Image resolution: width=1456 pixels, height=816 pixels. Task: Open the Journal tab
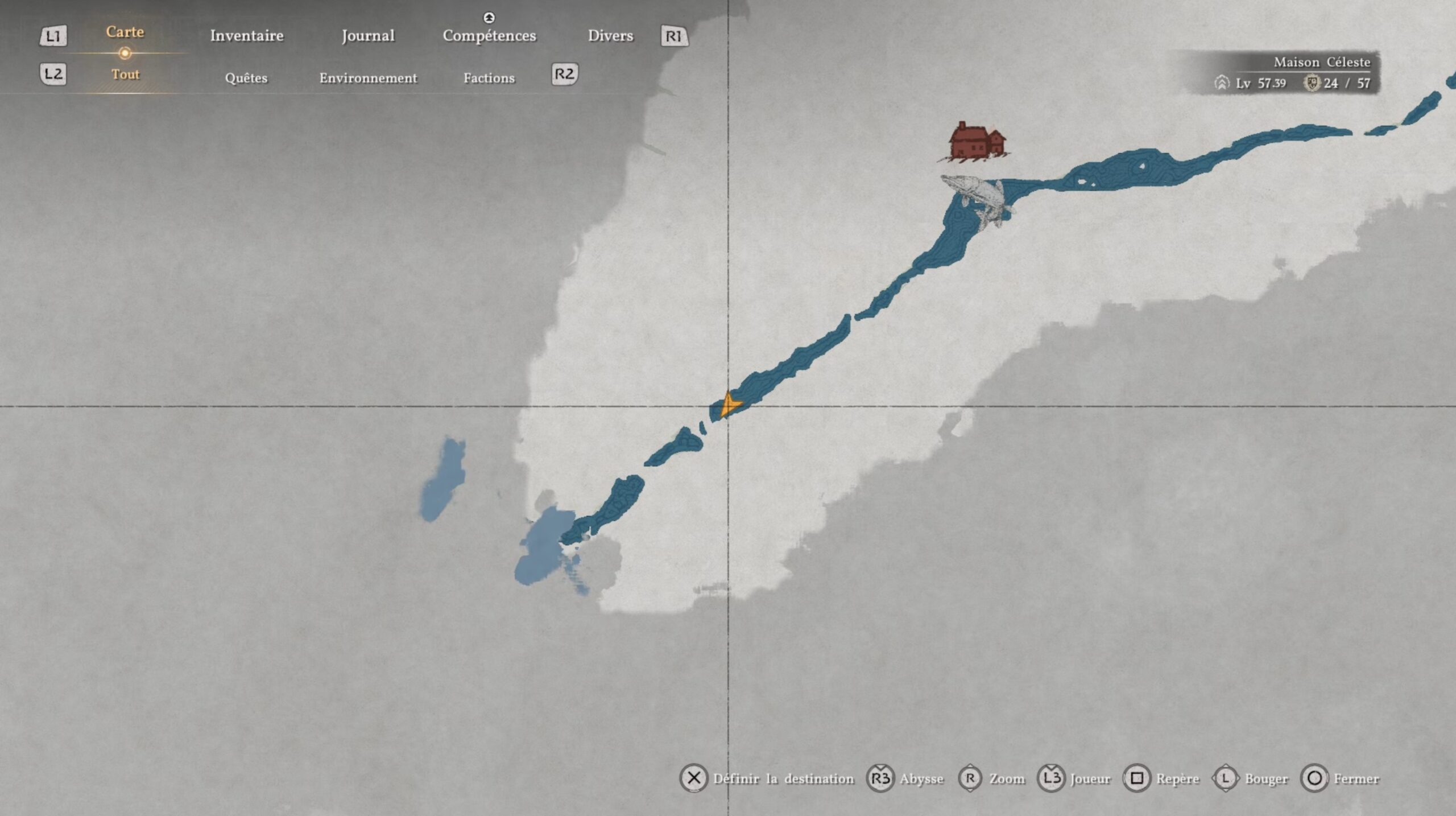pyautogui.click(x=368, y=36)
